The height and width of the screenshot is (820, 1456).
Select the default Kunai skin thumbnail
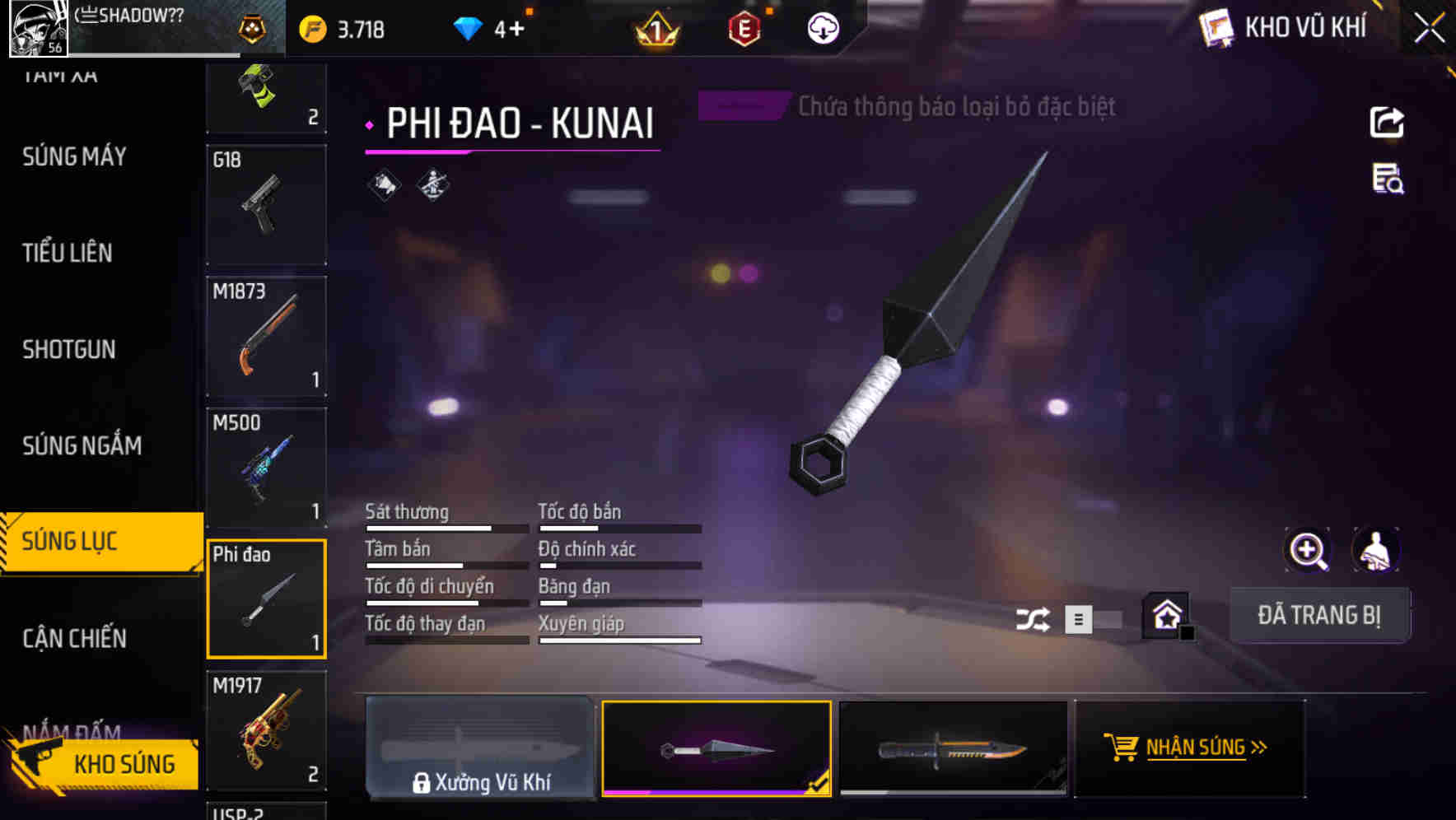716,749
